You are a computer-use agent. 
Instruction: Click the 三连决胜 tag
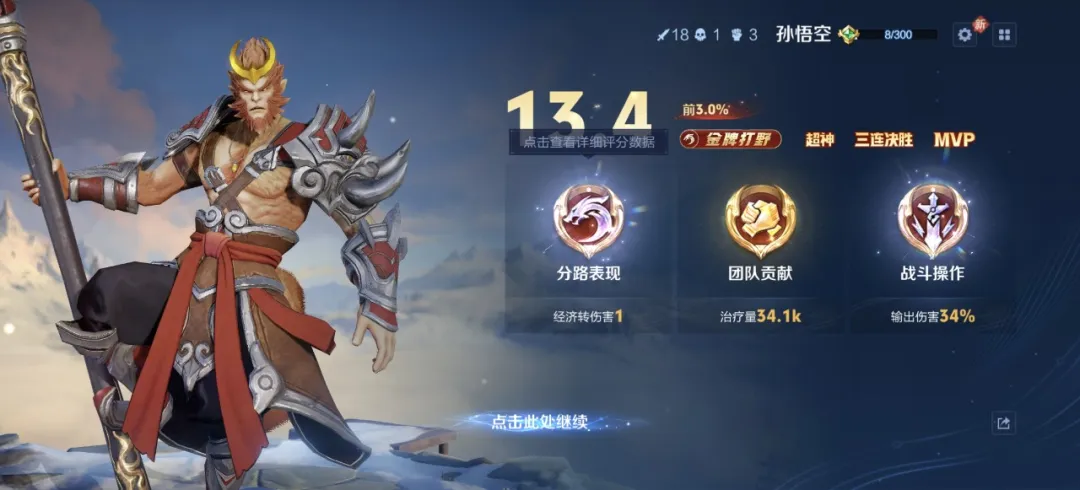883,140
